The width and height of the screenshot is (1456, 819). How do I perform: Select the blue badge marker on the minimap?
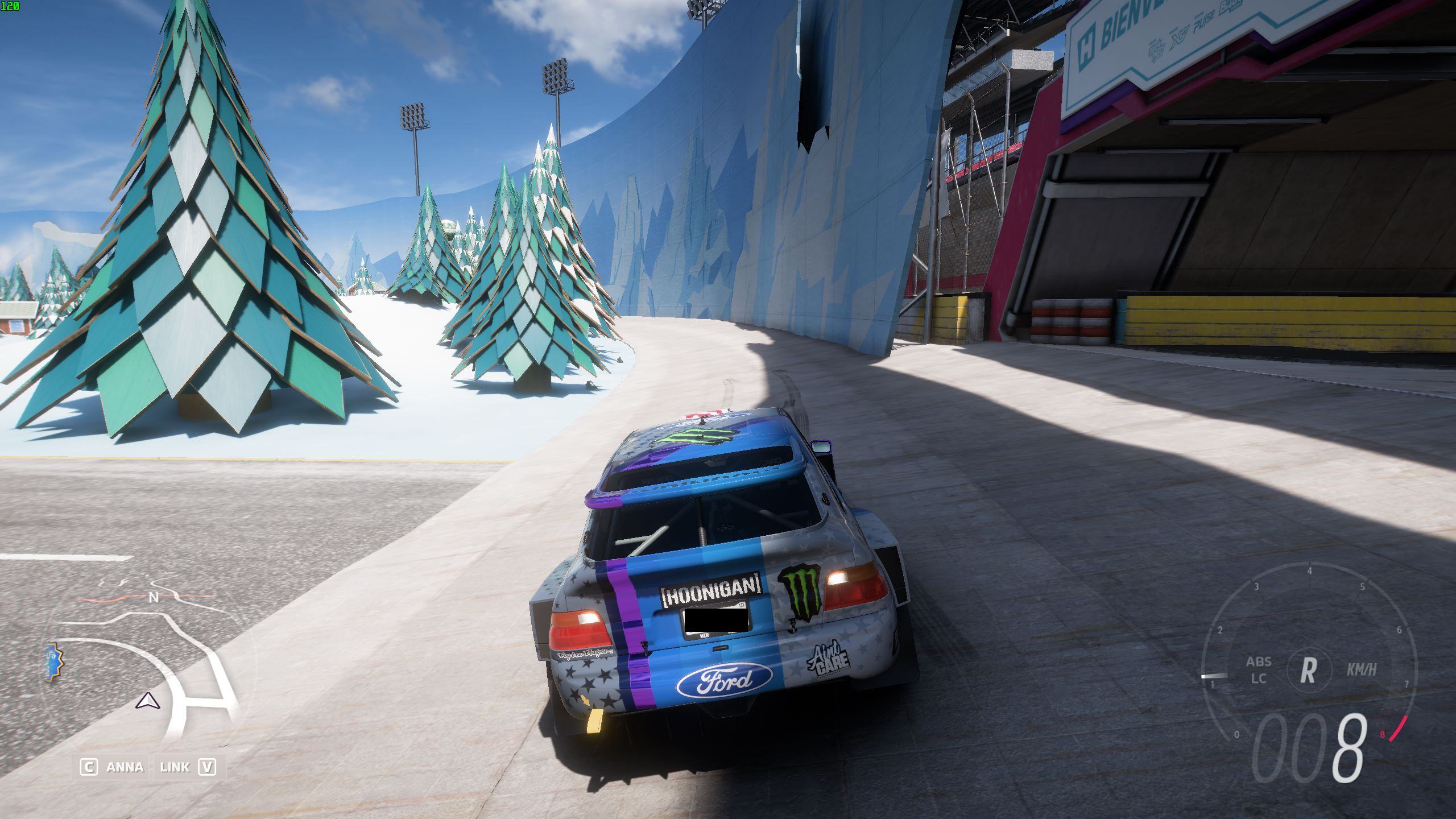[x=55, y=663]
